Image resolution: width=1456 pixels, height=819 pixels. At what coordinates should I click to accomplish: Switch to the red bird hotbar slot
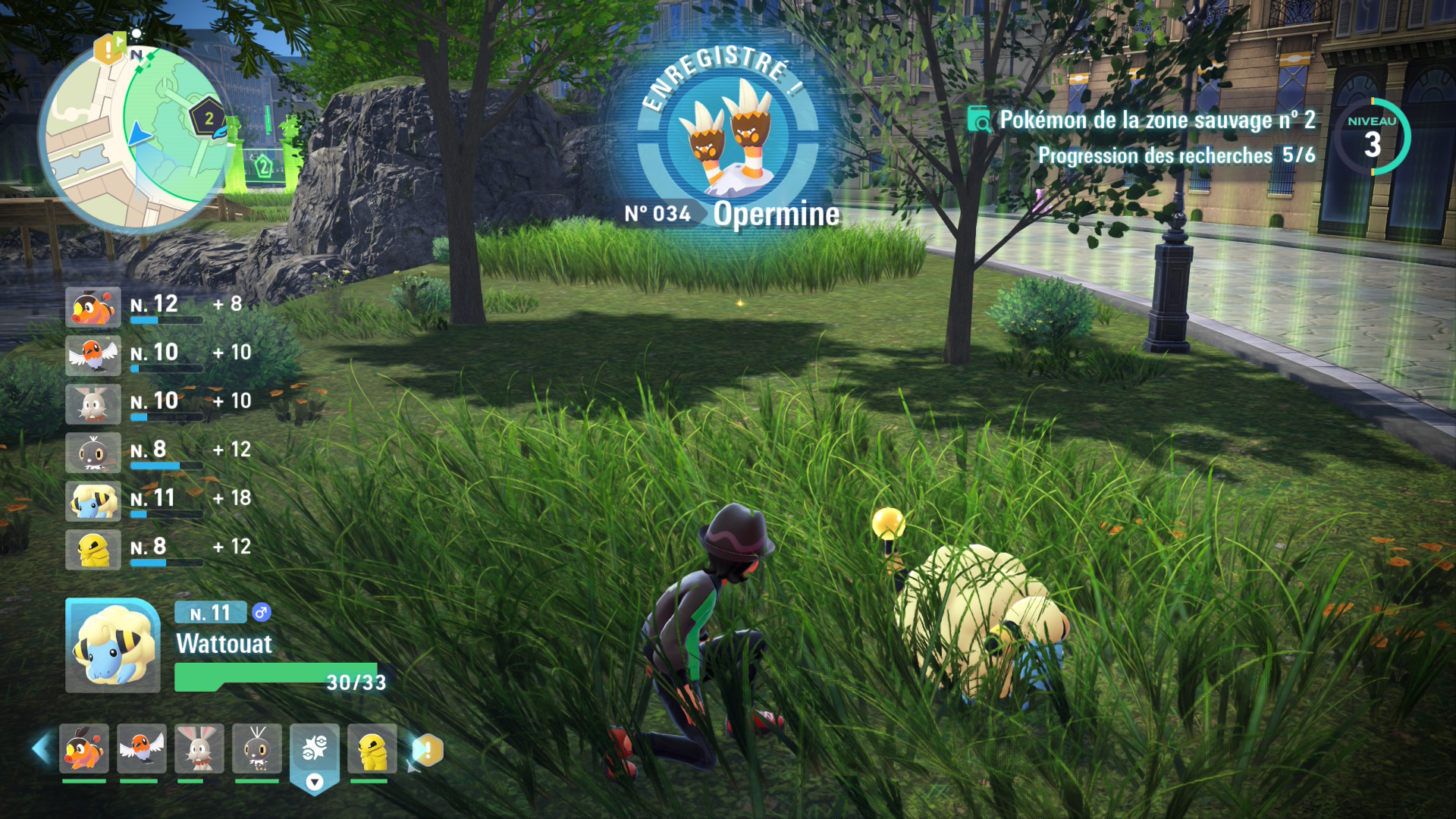coord(142,748)
